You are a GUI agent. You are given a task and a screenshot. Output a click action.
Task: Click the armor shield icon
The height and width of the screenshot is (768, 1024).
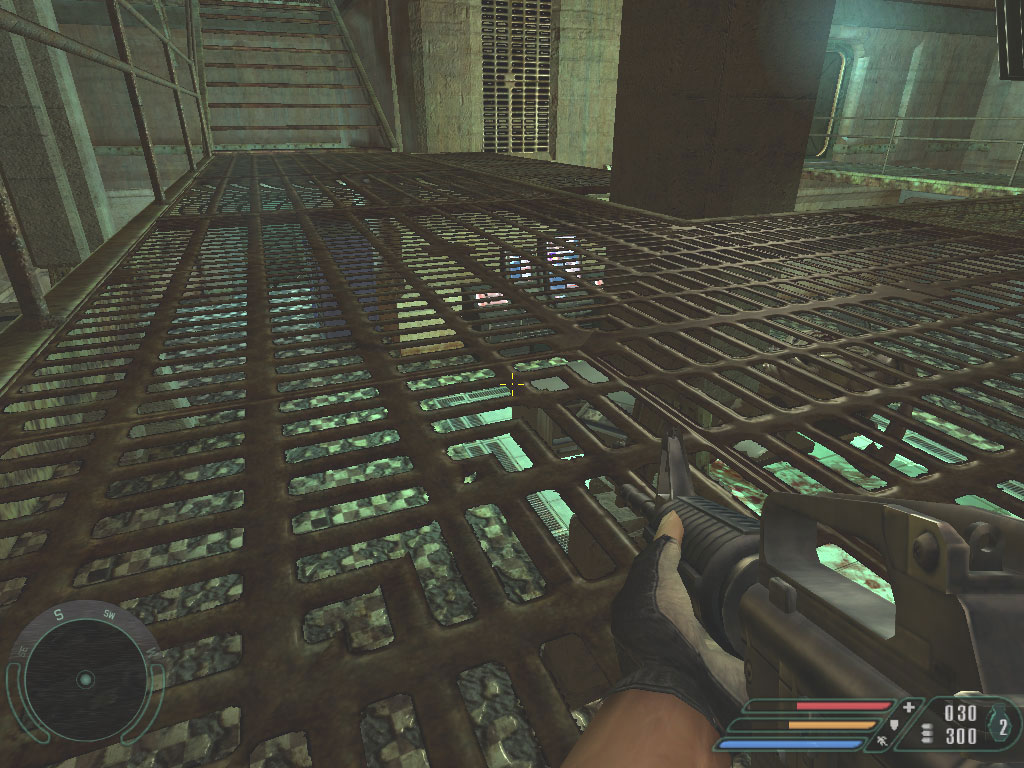(893, 725)
